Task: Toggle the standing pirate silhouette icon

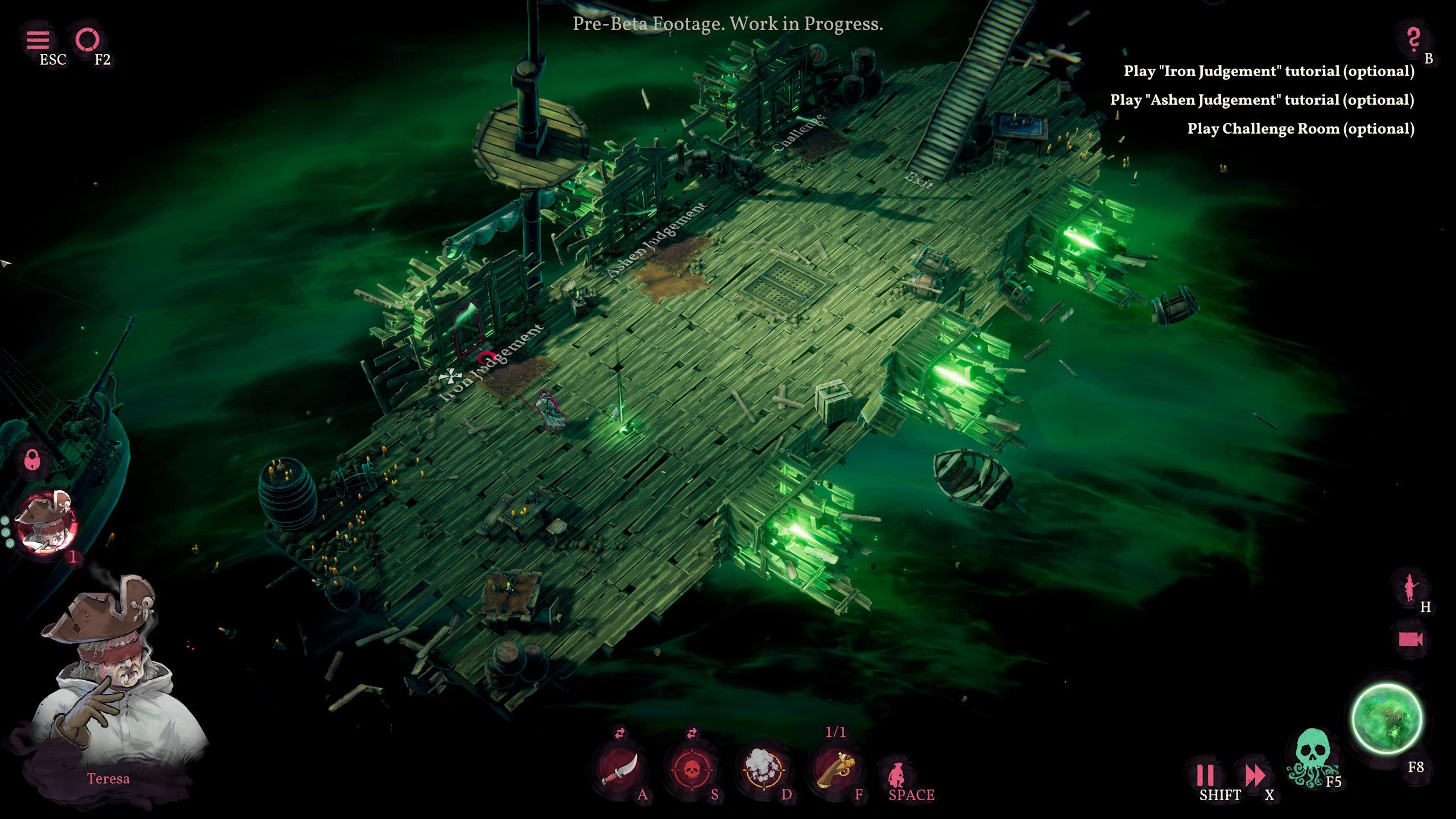Action: (1409, 587)
